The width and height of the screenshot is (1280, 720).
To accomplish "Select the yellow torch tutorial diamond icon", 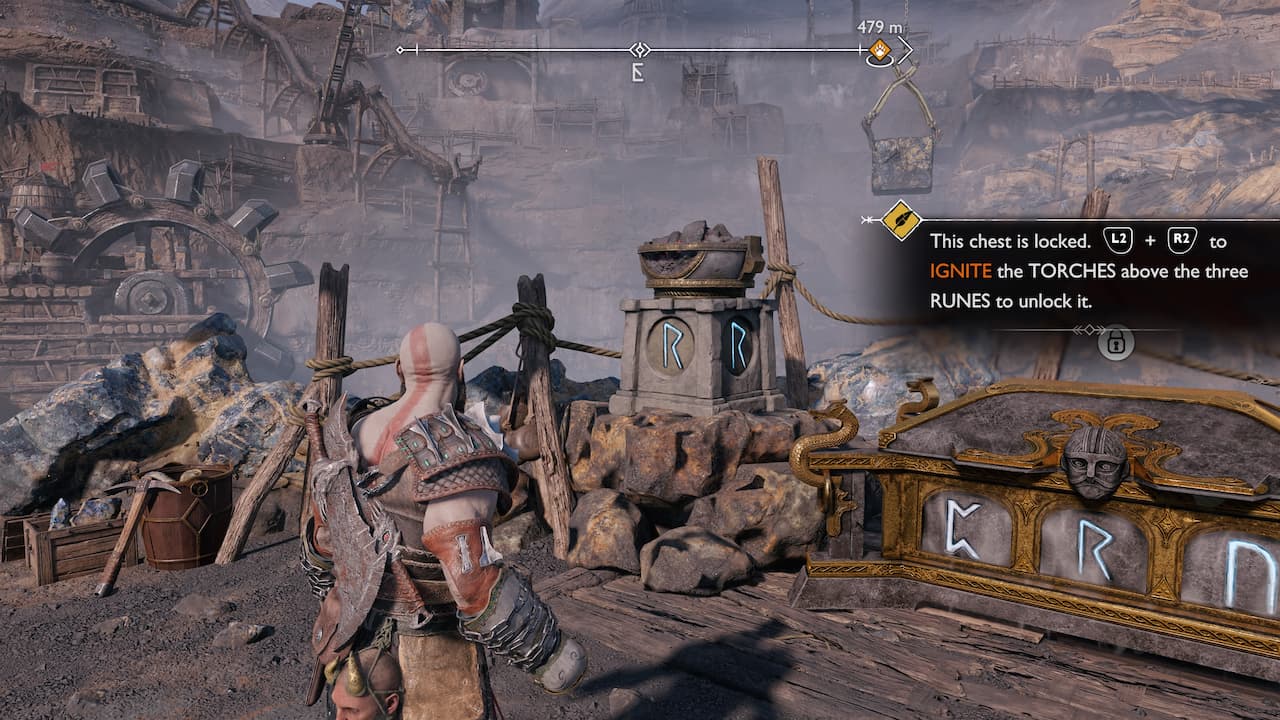I will (899, 221).
